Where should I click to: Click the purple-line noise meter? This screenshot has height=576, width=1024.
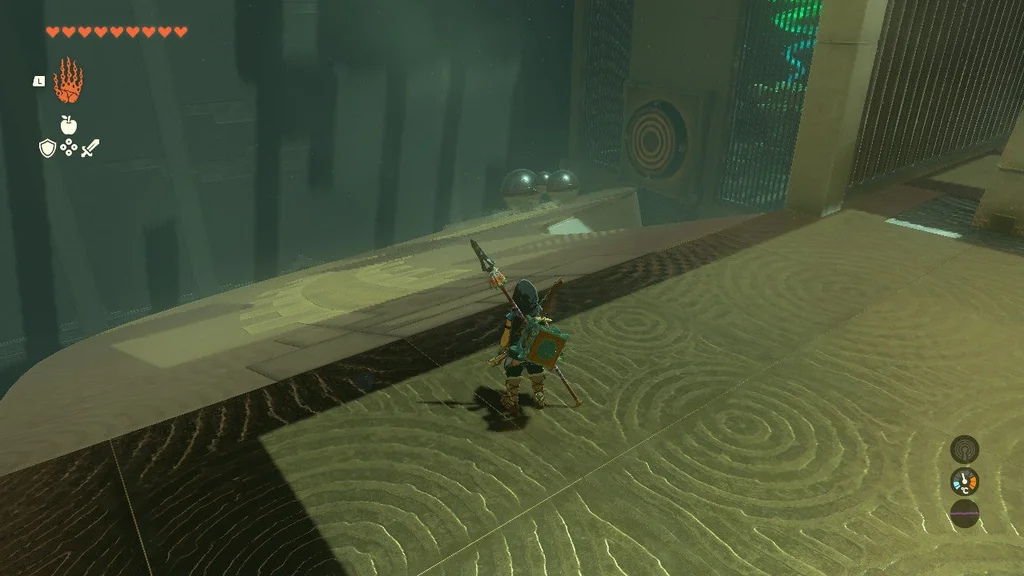point(964,514)
